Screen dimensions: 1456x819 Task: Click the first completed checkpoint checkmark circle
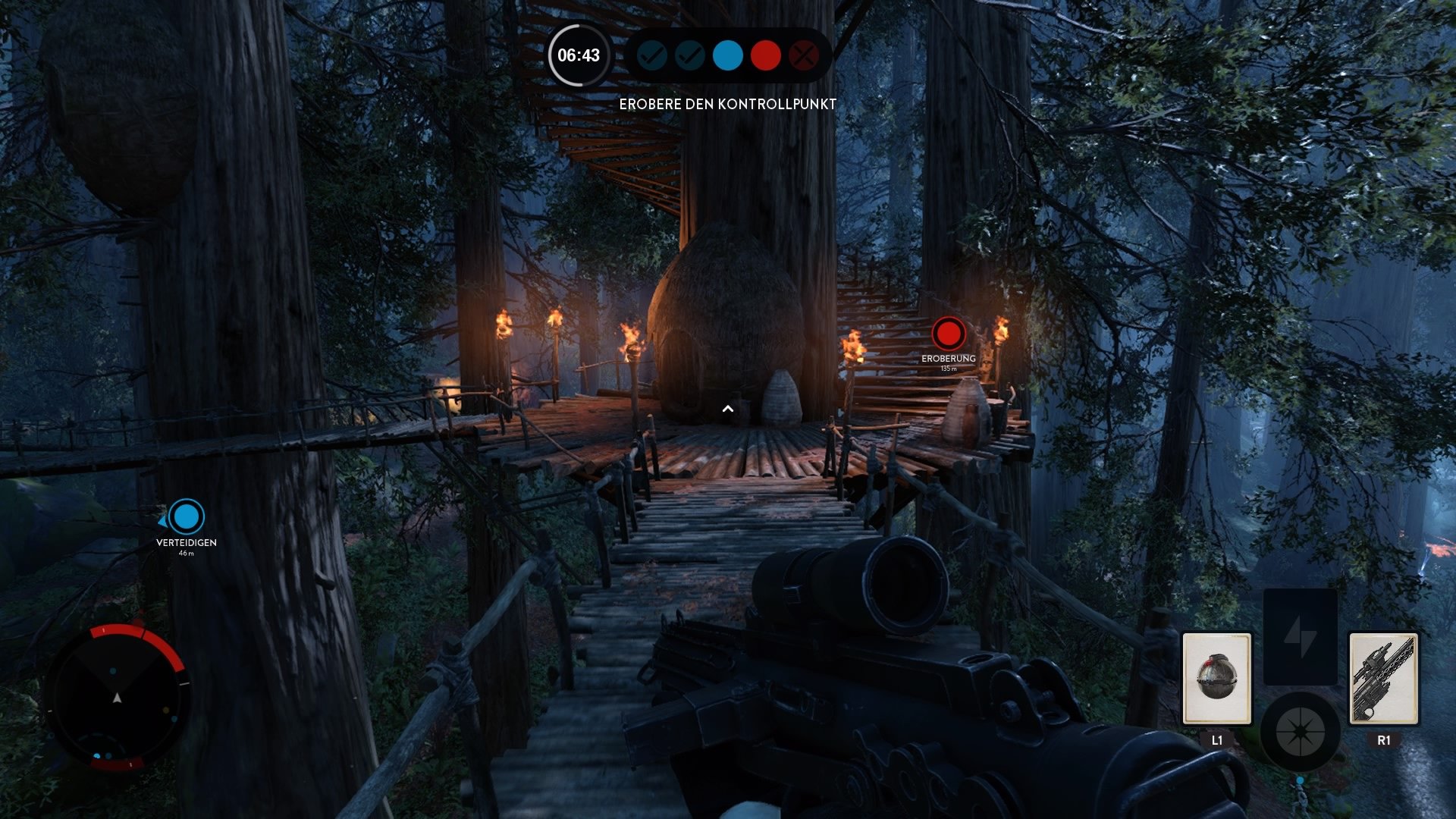(x=651, y=55)
